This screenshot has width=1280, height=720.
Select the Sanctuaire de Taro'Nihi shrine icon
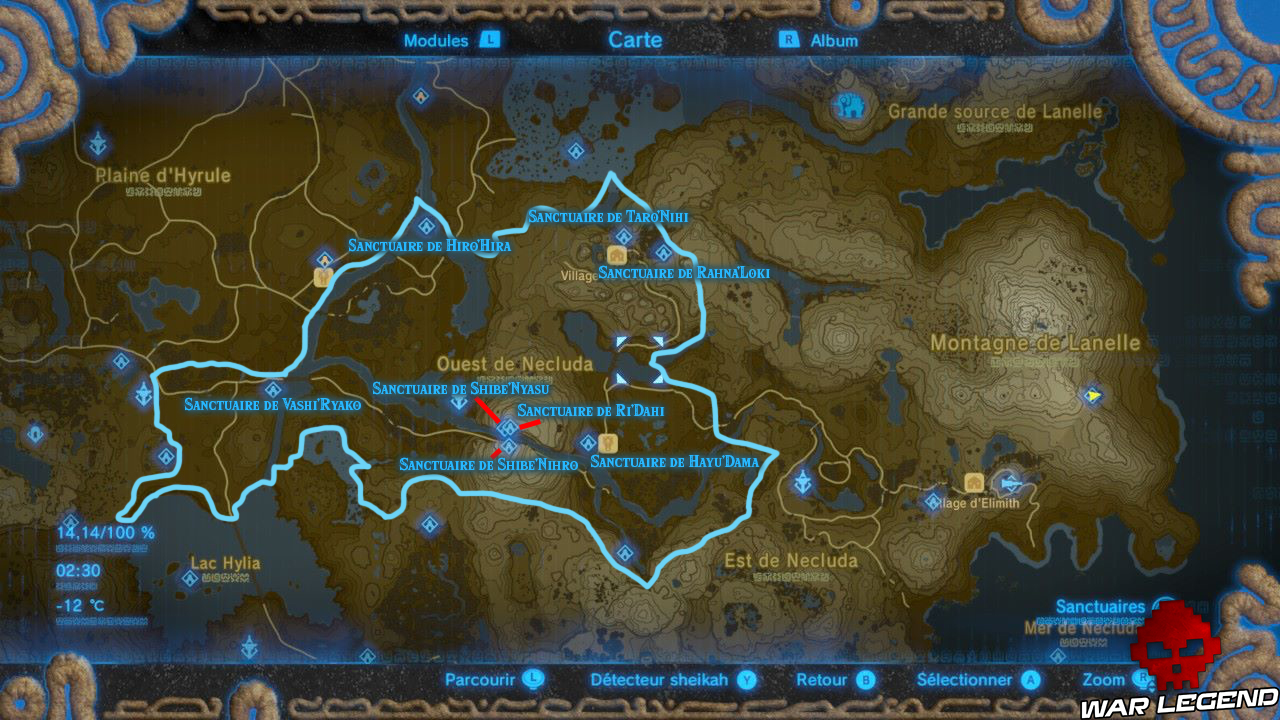[x=624, y=236]
